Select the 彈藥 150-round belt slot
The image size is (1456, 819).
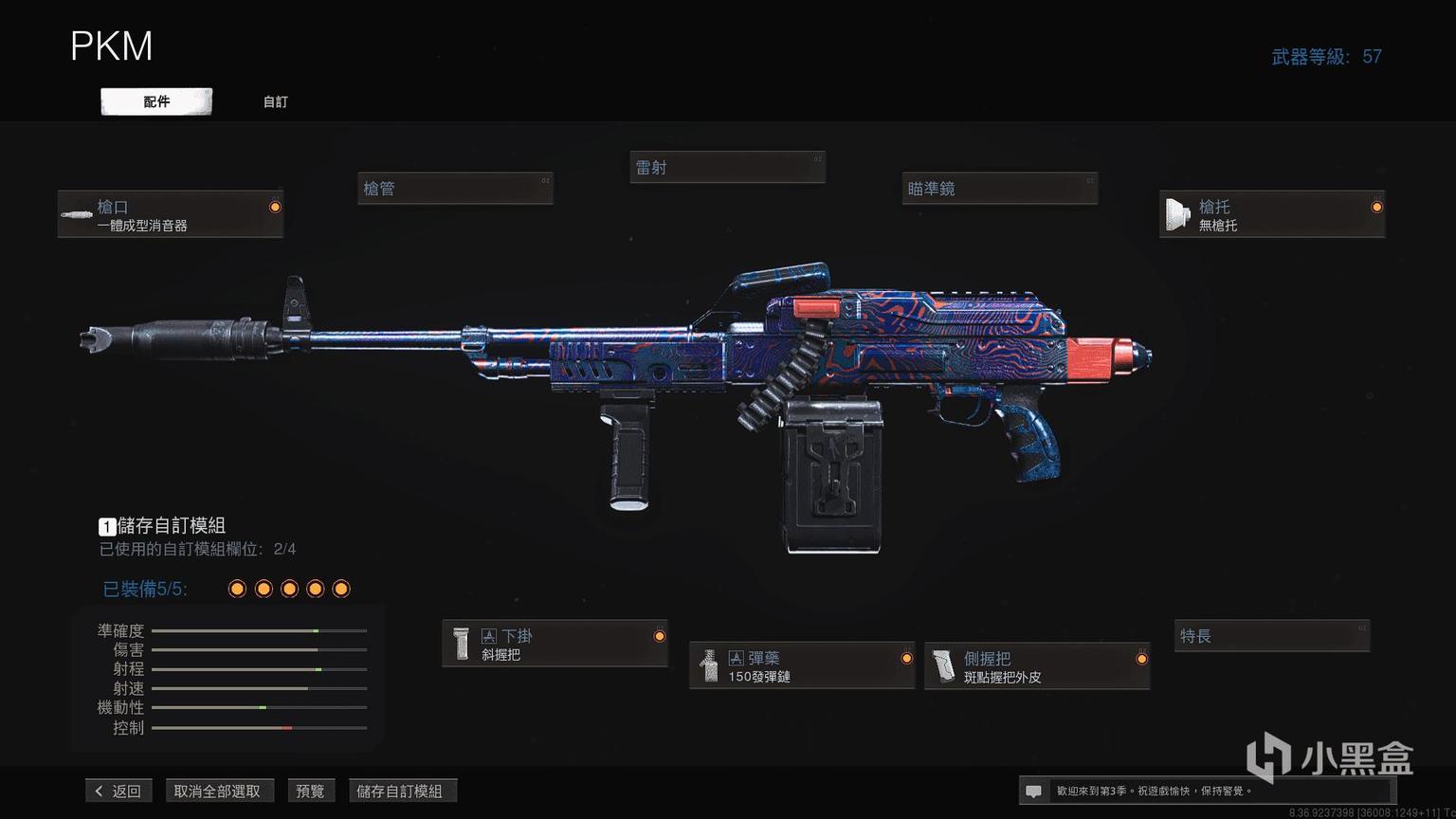coord(801,665)
